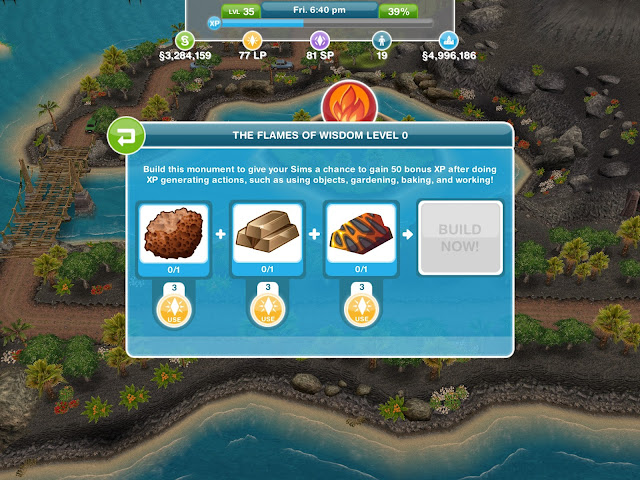
Task: Select the lava rock resource slot
Action: (363, 236)
